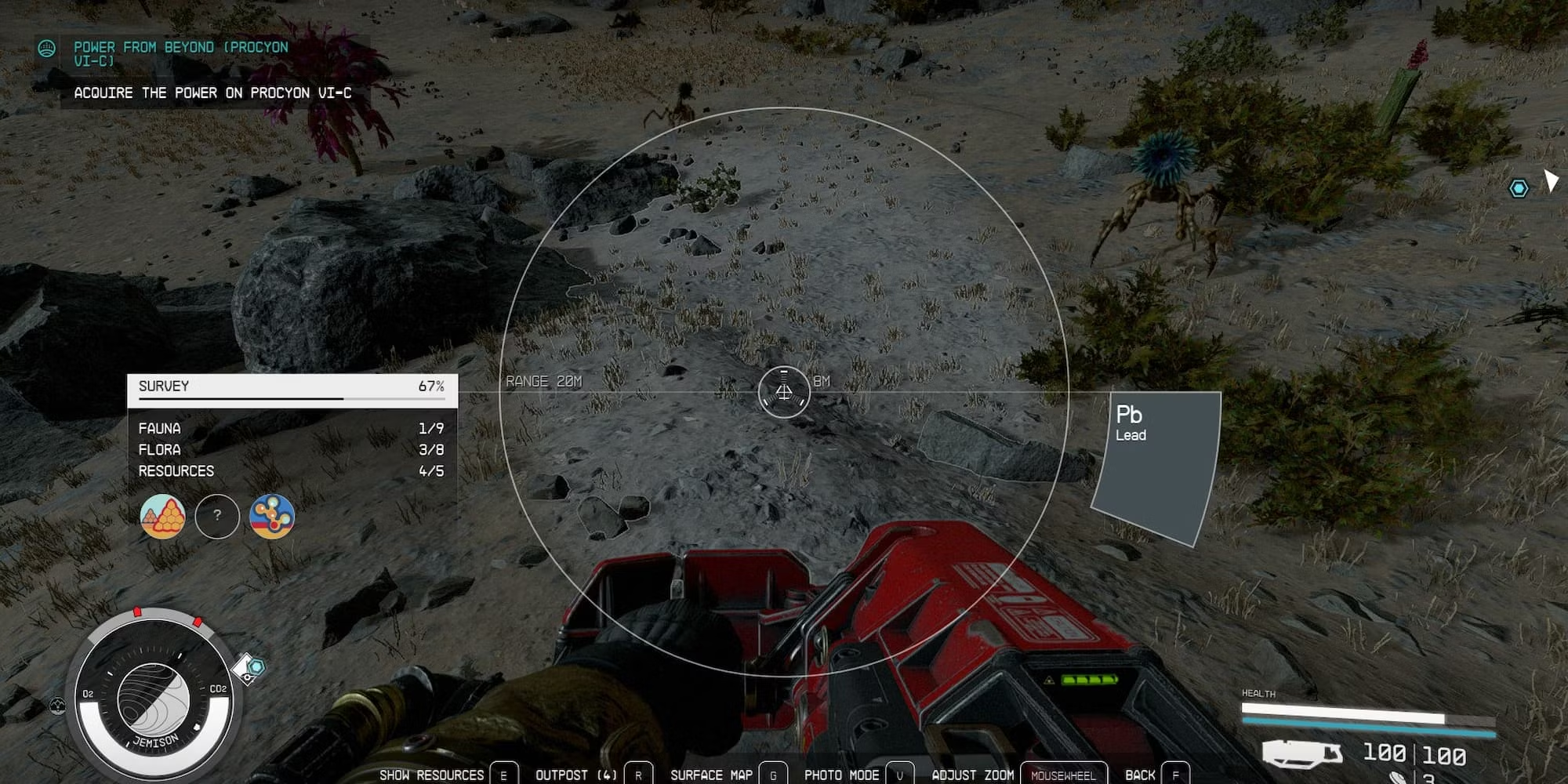
Task: Click the Back option
Action: (x=1156, y=775)
